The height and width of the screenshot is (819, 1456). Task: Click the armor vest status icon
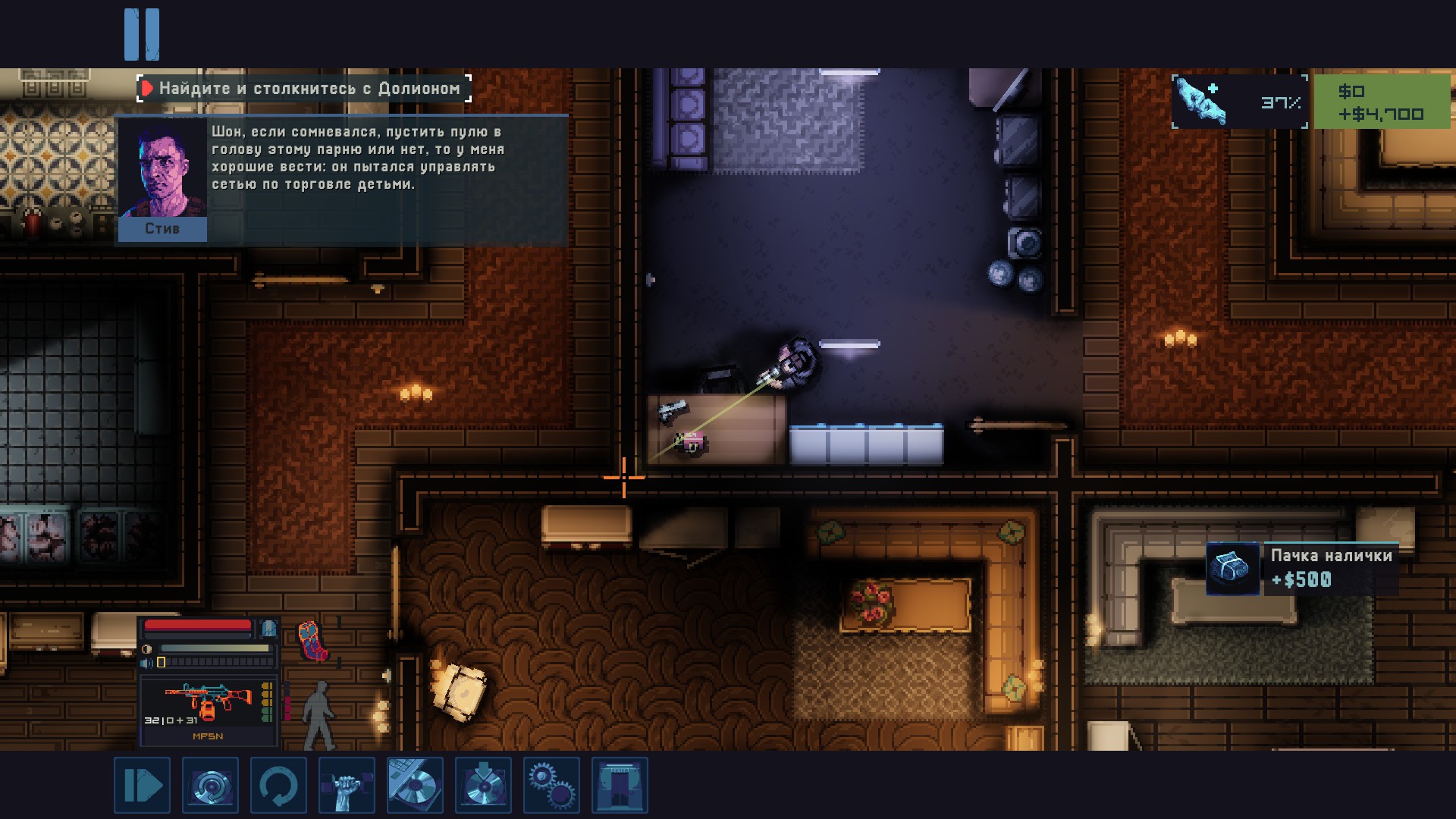point(312,639)
